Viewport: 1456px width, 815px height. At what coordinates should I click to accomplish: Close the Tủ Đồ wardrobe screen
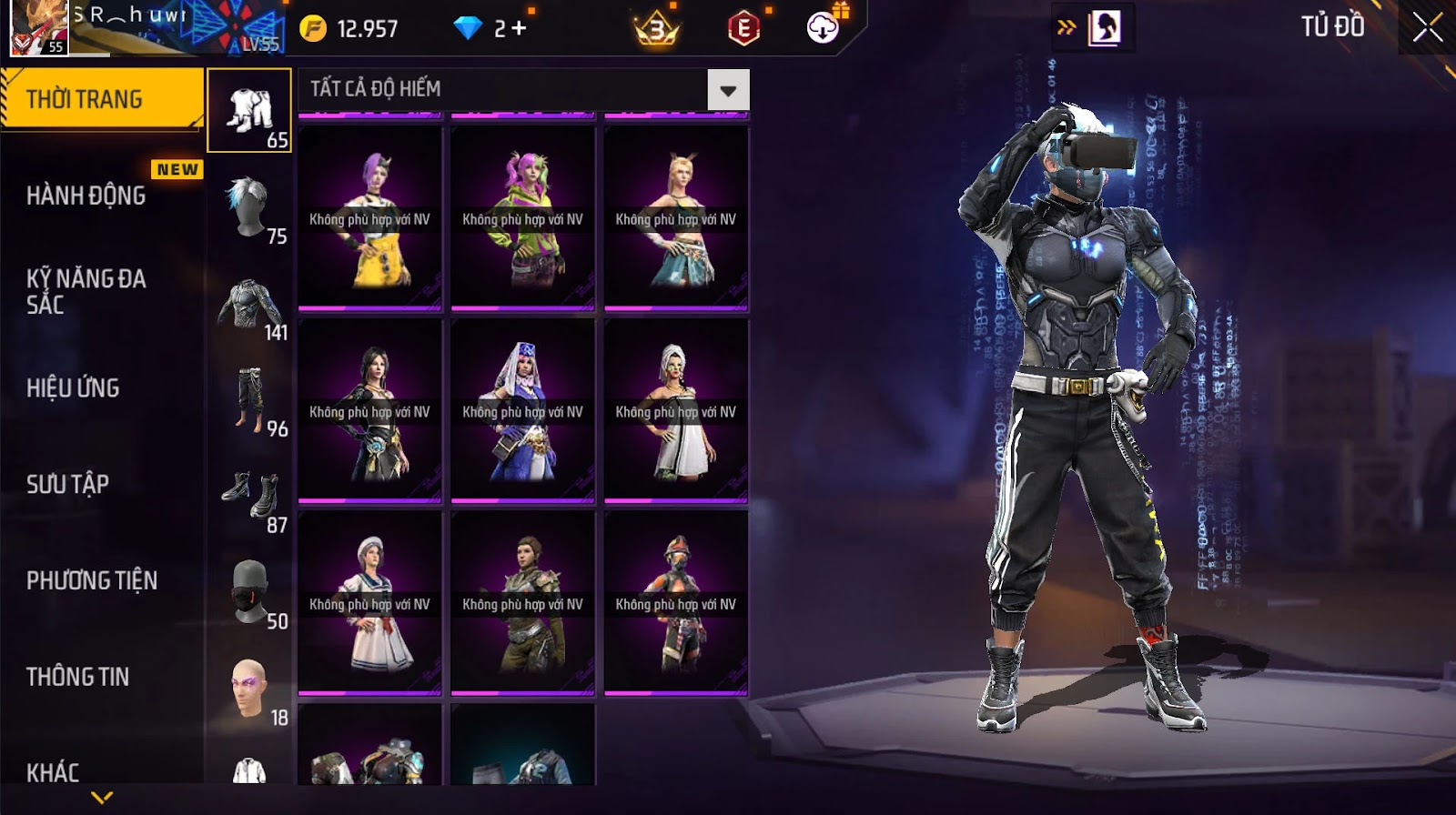click(x=1427, y=27)
